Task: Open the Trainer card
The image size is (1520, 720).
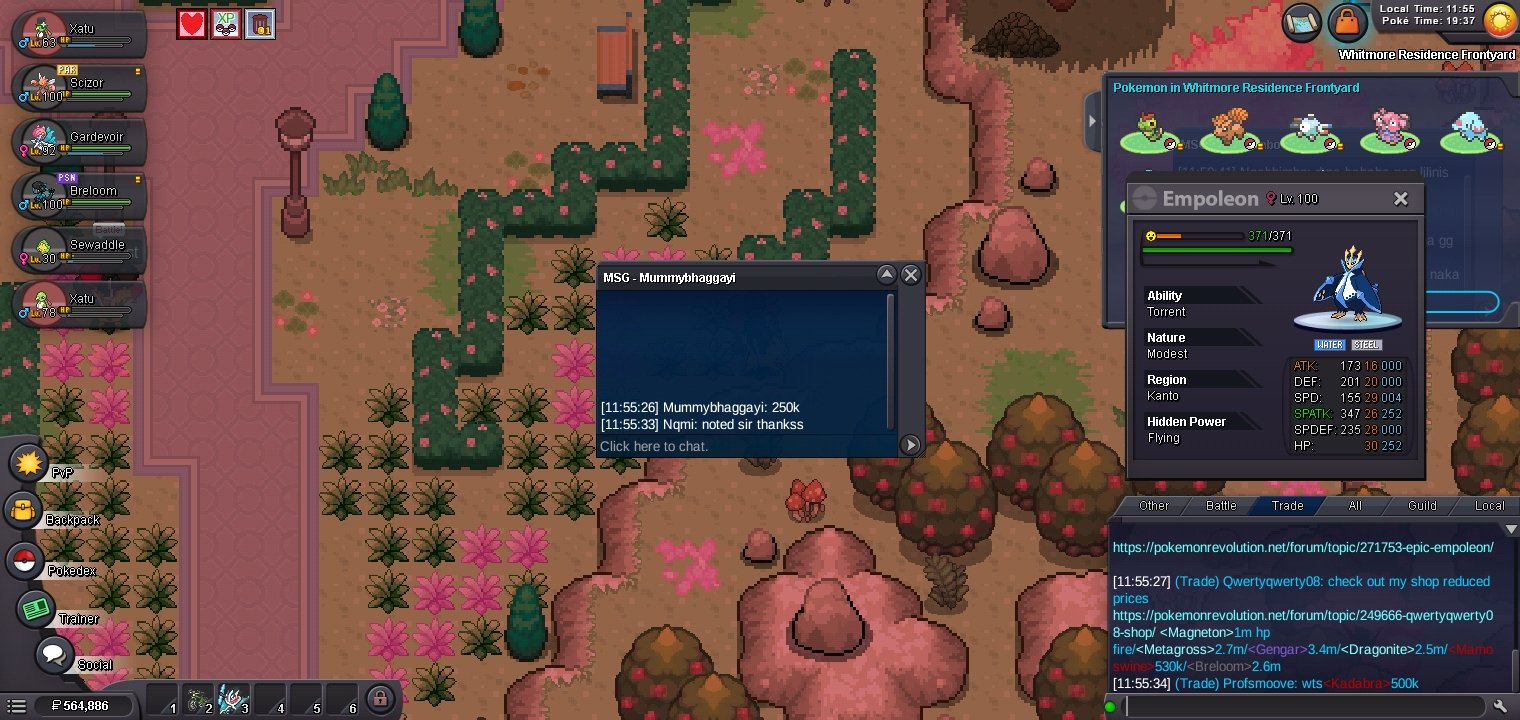Action: [38, 609]
